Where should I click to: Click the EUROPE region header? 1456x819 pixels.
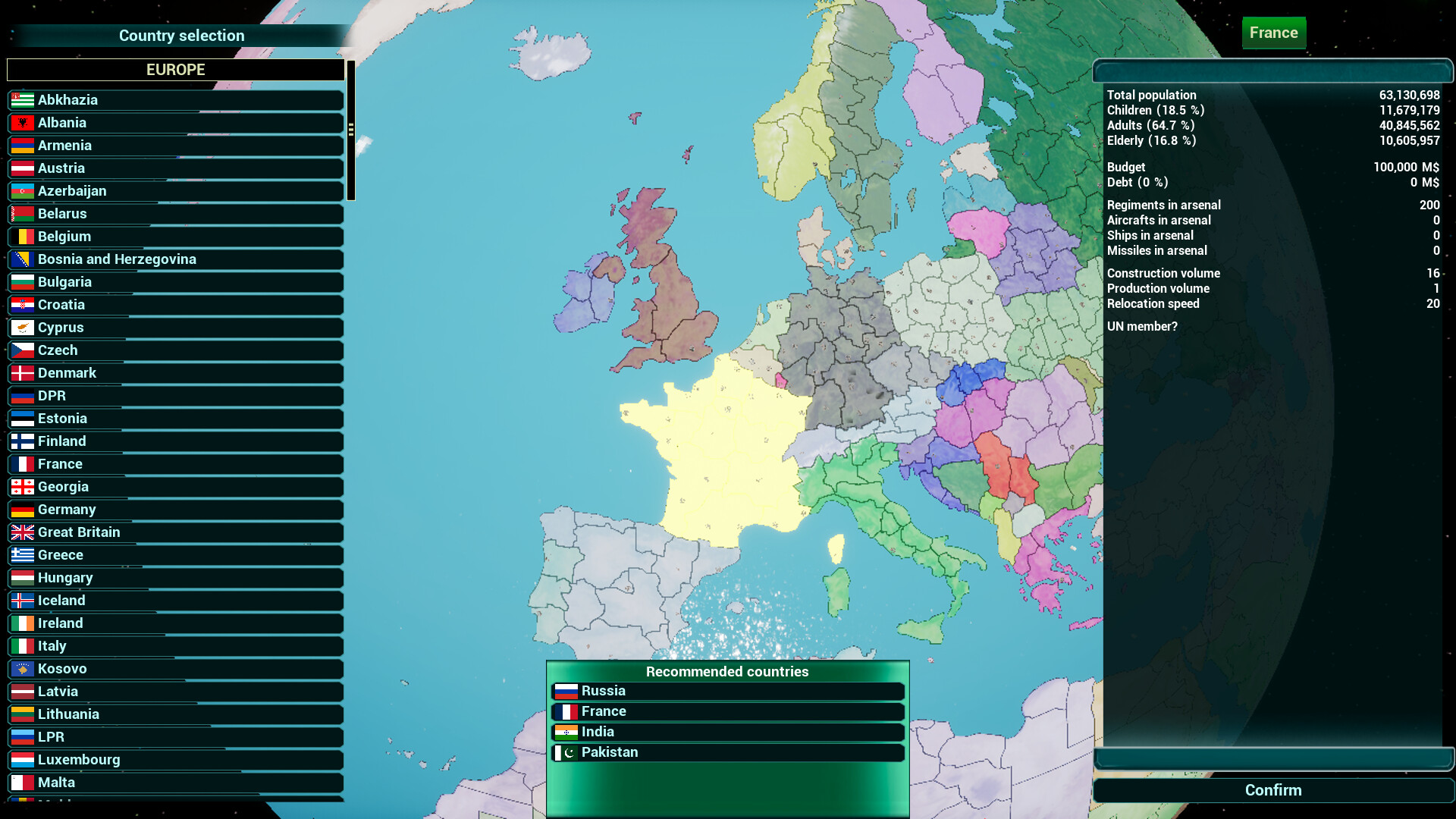tap(176, 69)
